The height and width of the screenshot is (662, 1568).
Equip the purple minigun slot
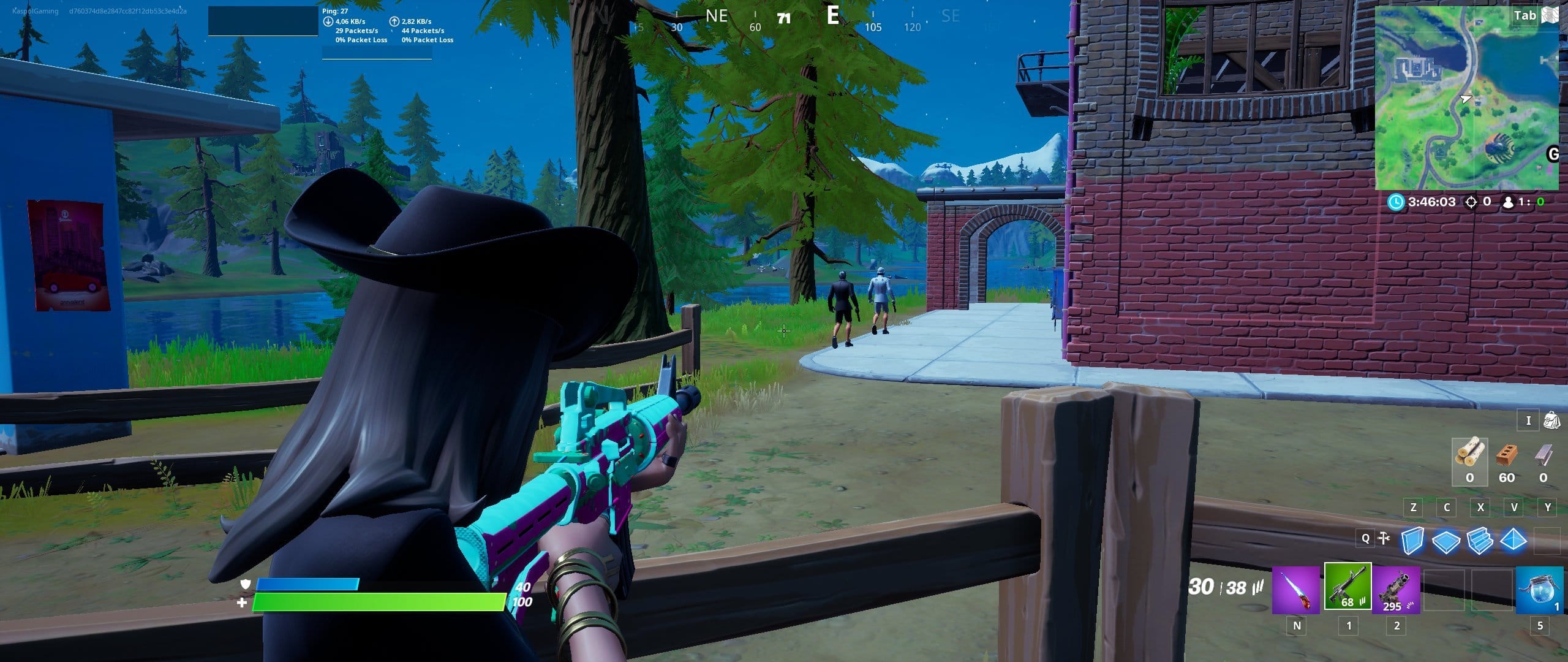[x=1396, y=589]
